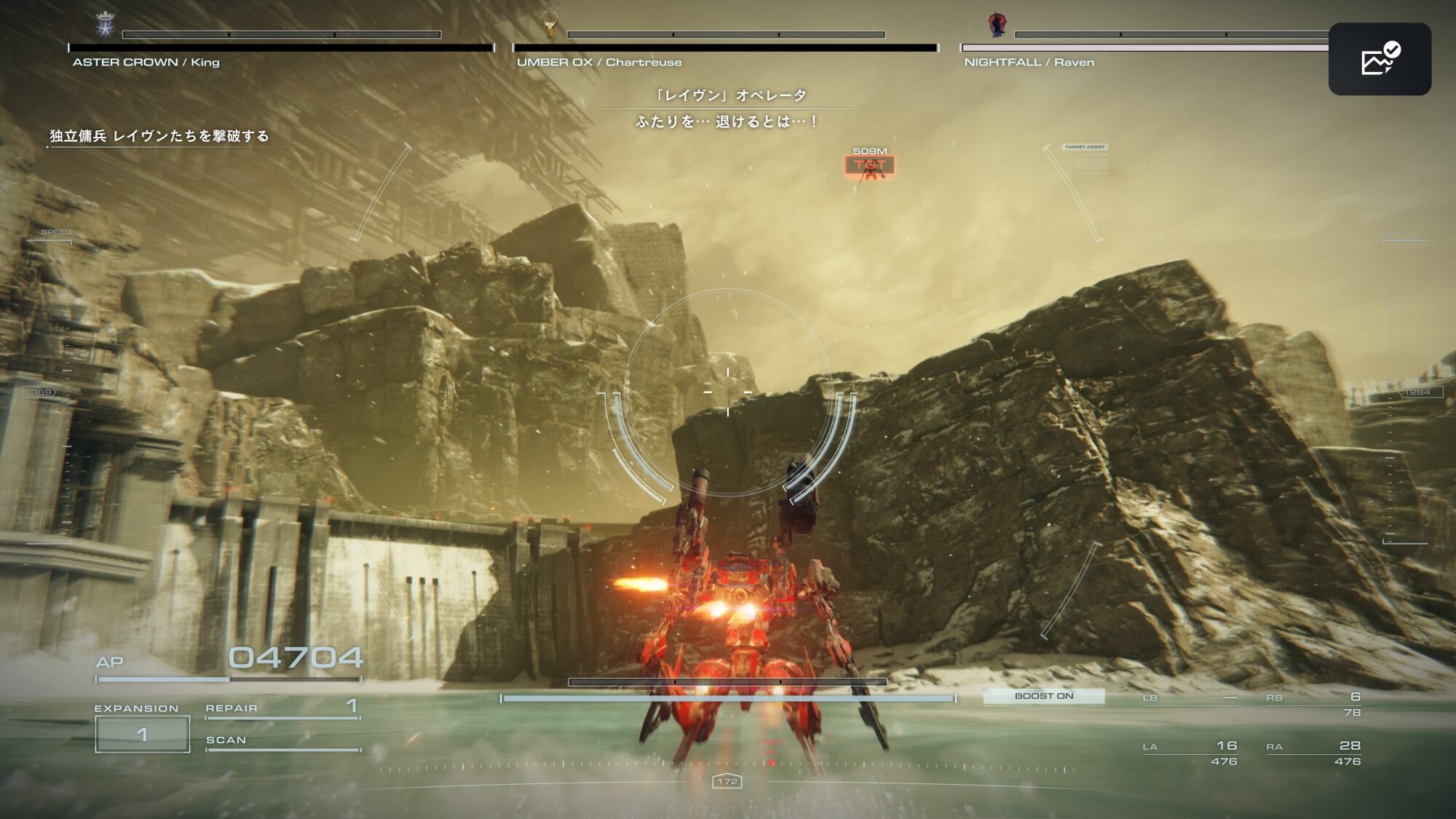Select the UMBER OX Chartreuse emblem

click(x=550, y=25)
